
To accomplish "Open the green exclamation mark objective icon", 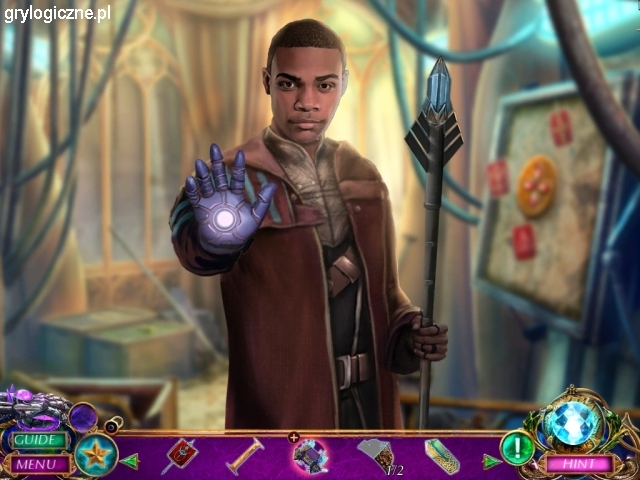I will coord(517,447).
